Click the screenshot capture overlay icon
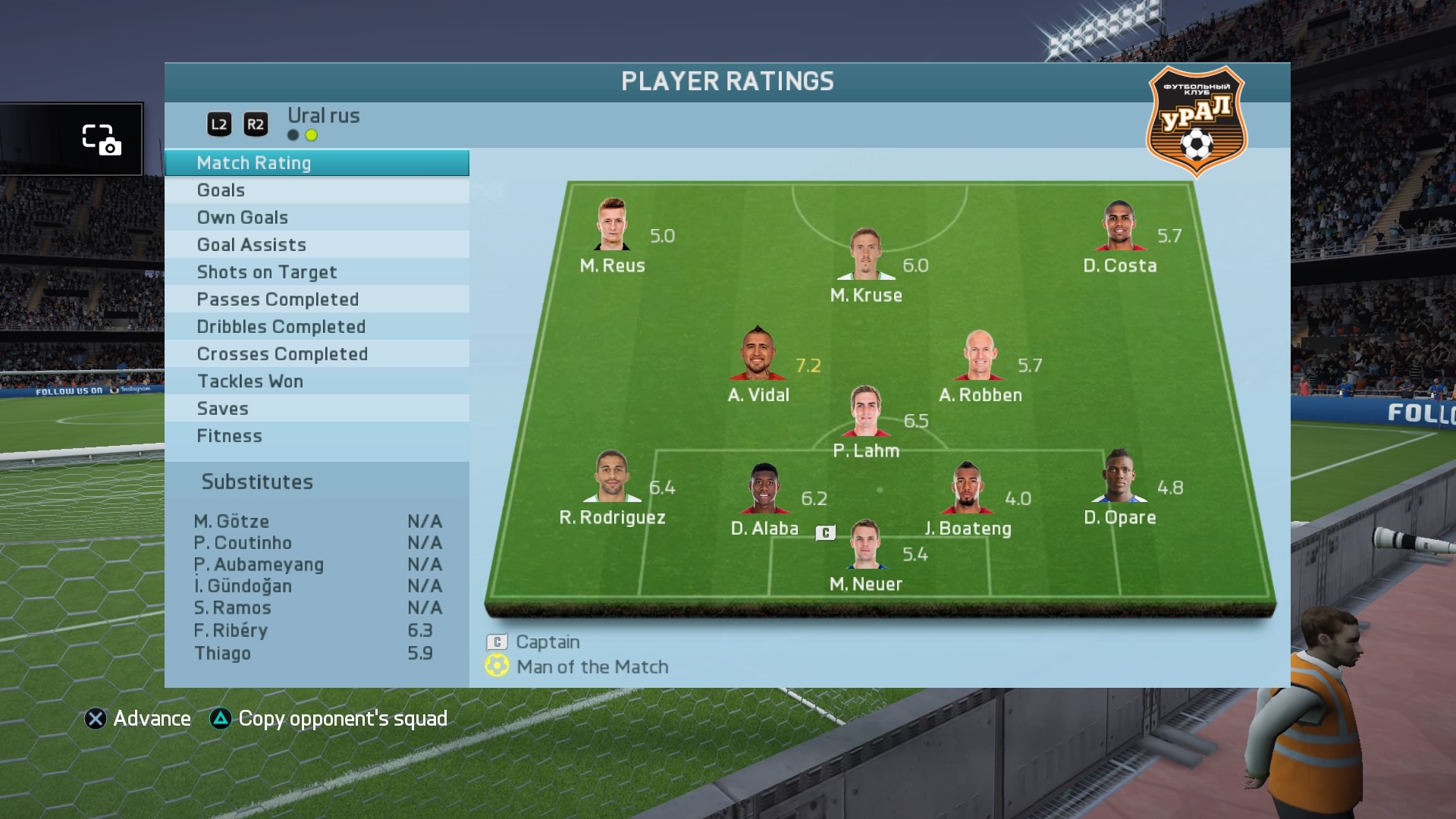Screen dimensions: 1456x819 tap(101, 140)
